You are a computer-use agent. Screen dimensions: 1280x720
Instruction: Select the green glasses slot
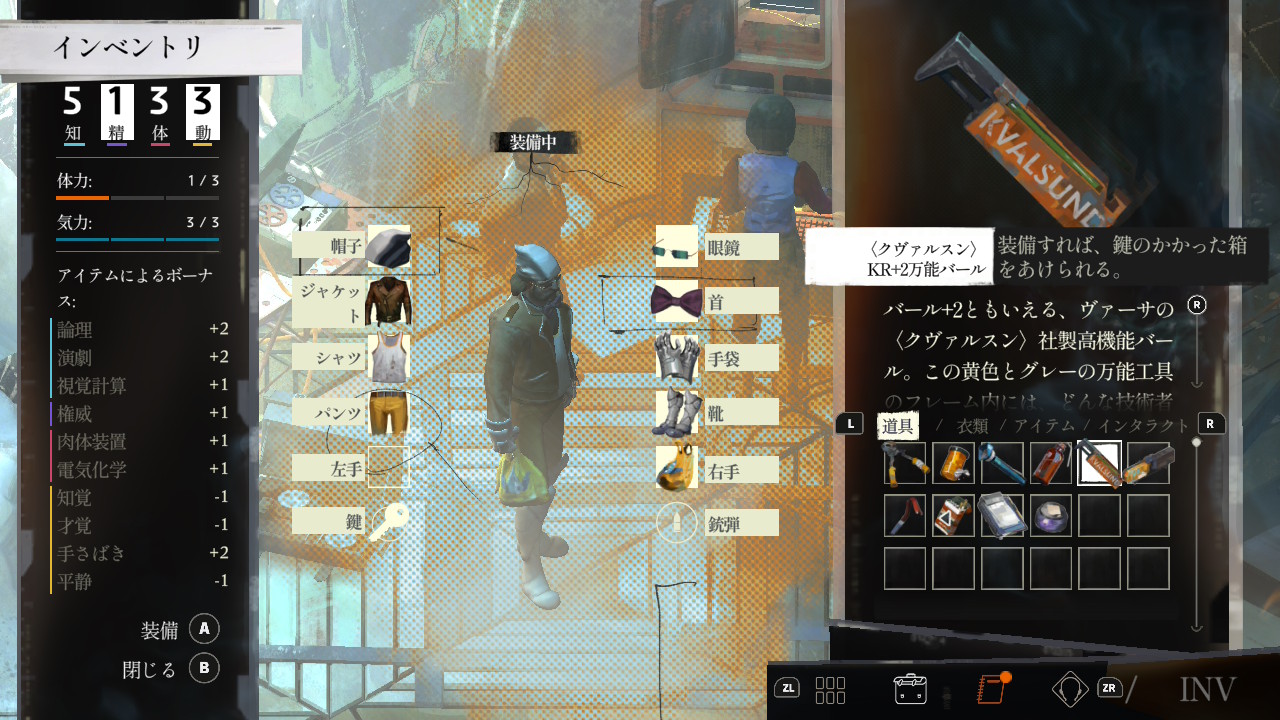pos(677,247)
